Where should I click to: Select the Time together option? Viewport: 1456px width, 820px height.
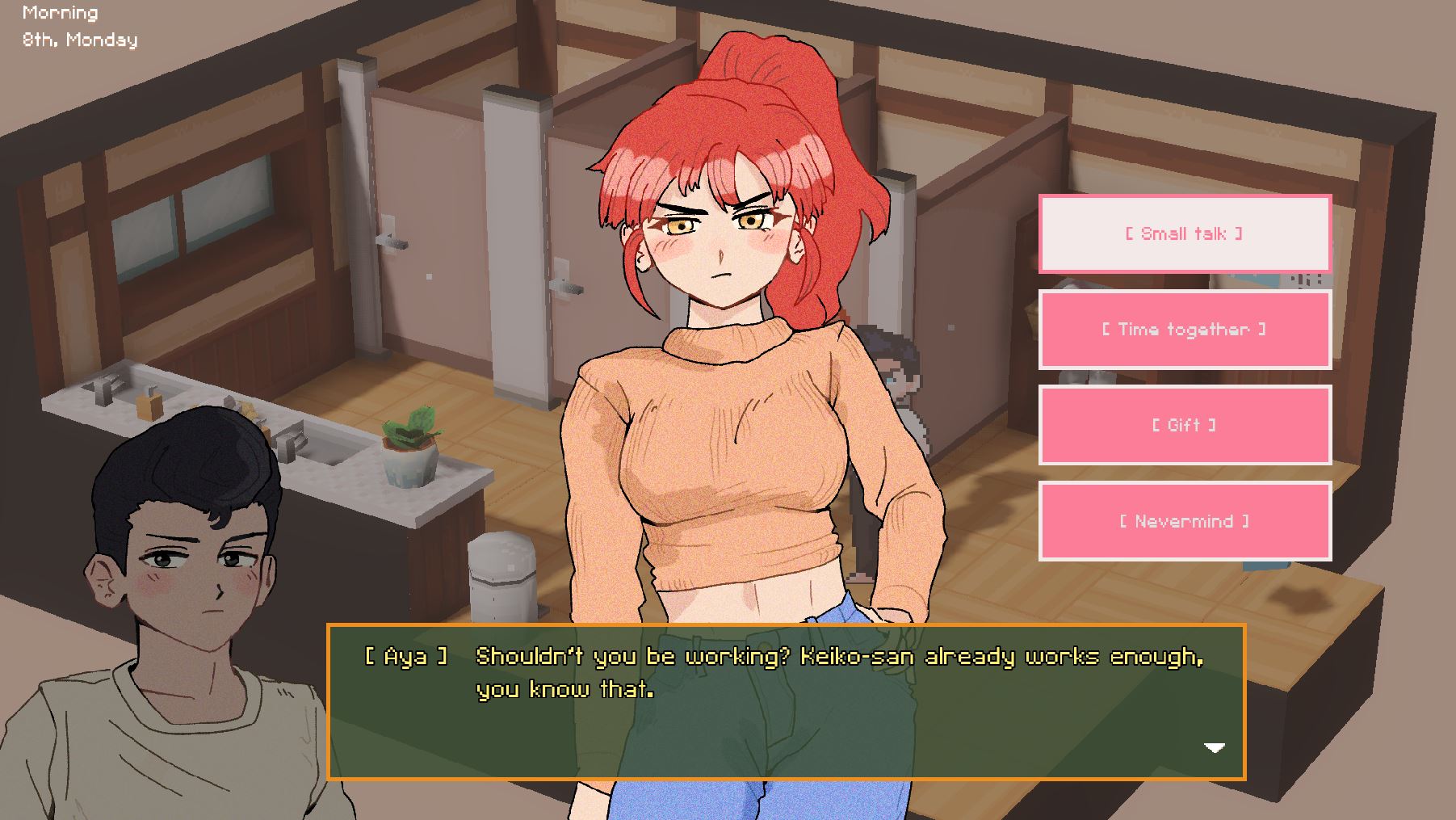click(x=1184, y=330)
